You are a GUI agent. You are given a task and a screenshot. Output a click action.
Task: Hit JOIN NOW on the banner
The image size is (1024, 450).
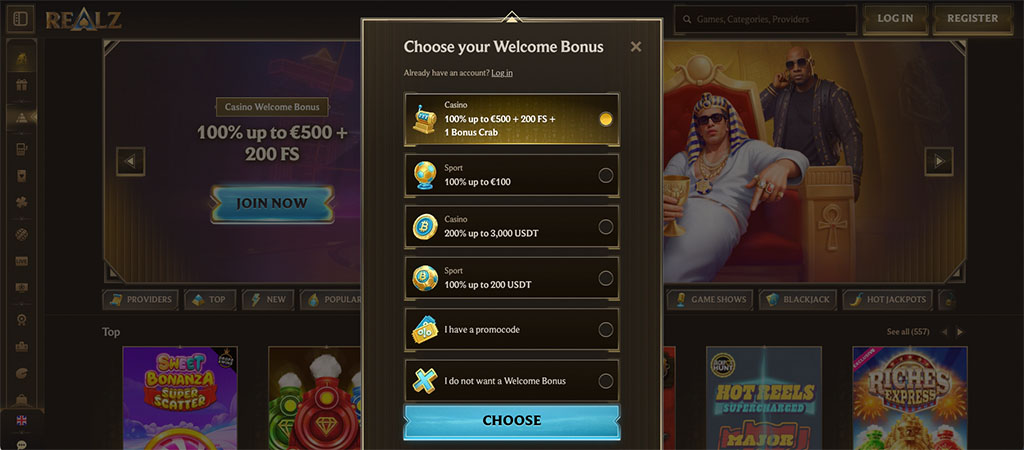271,204
